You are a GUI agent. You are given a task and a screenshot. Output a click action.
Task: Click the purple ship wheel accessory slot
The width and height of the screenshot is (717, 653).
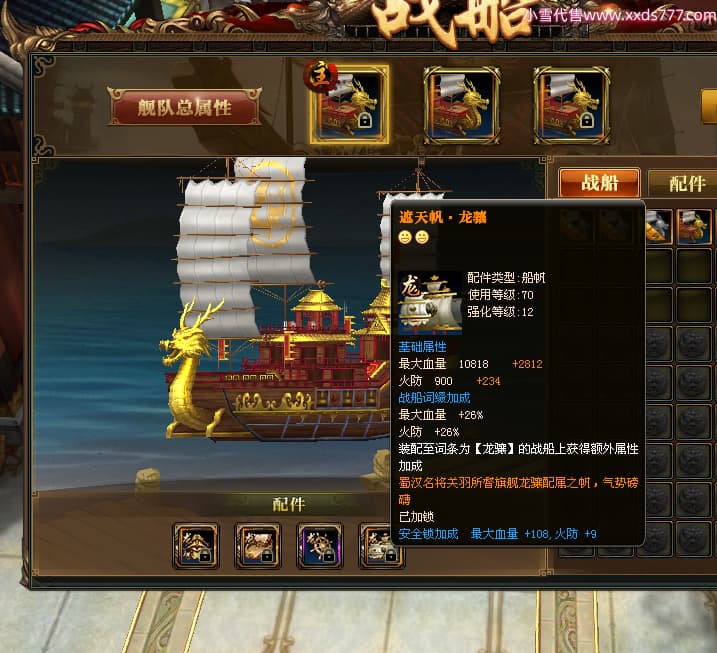320,546
